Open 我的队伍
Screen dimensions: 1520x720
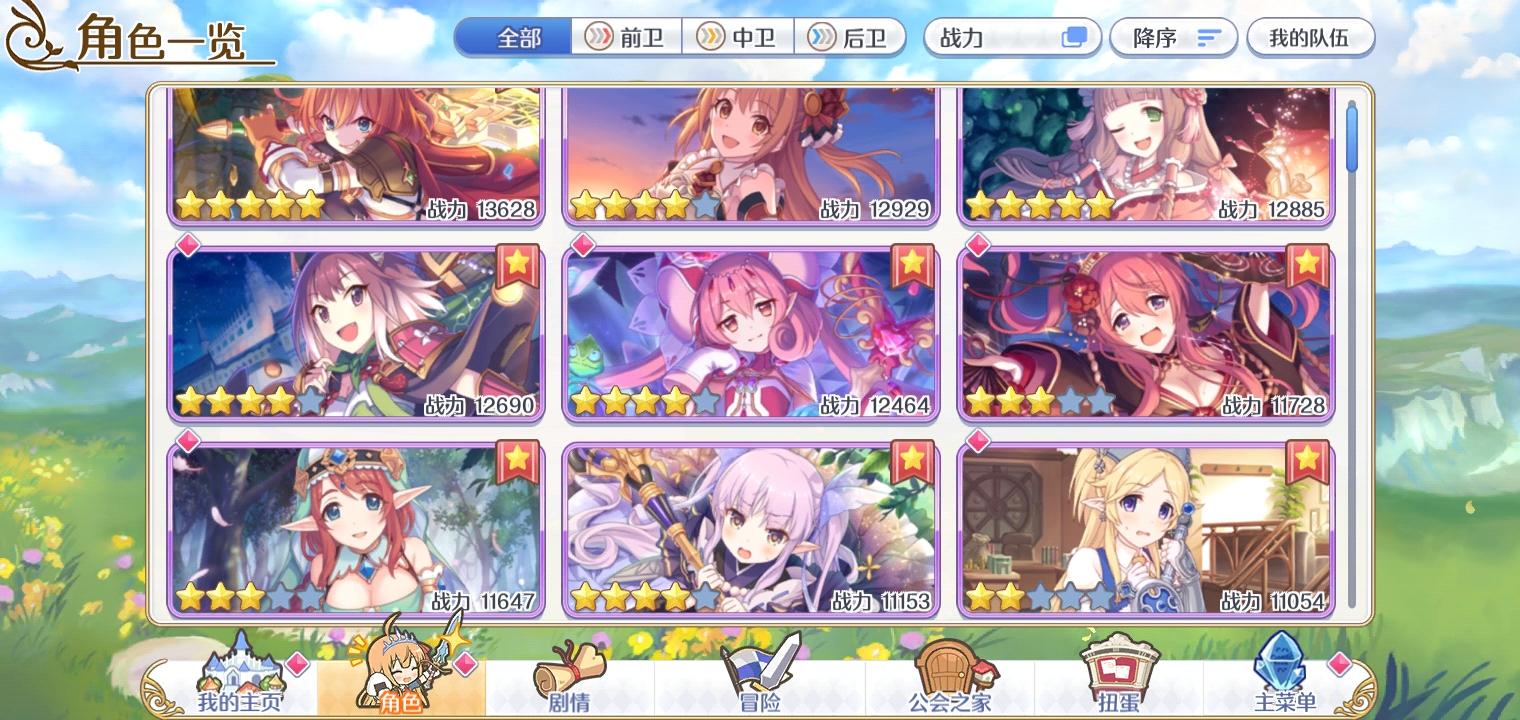click(1311, 37)
